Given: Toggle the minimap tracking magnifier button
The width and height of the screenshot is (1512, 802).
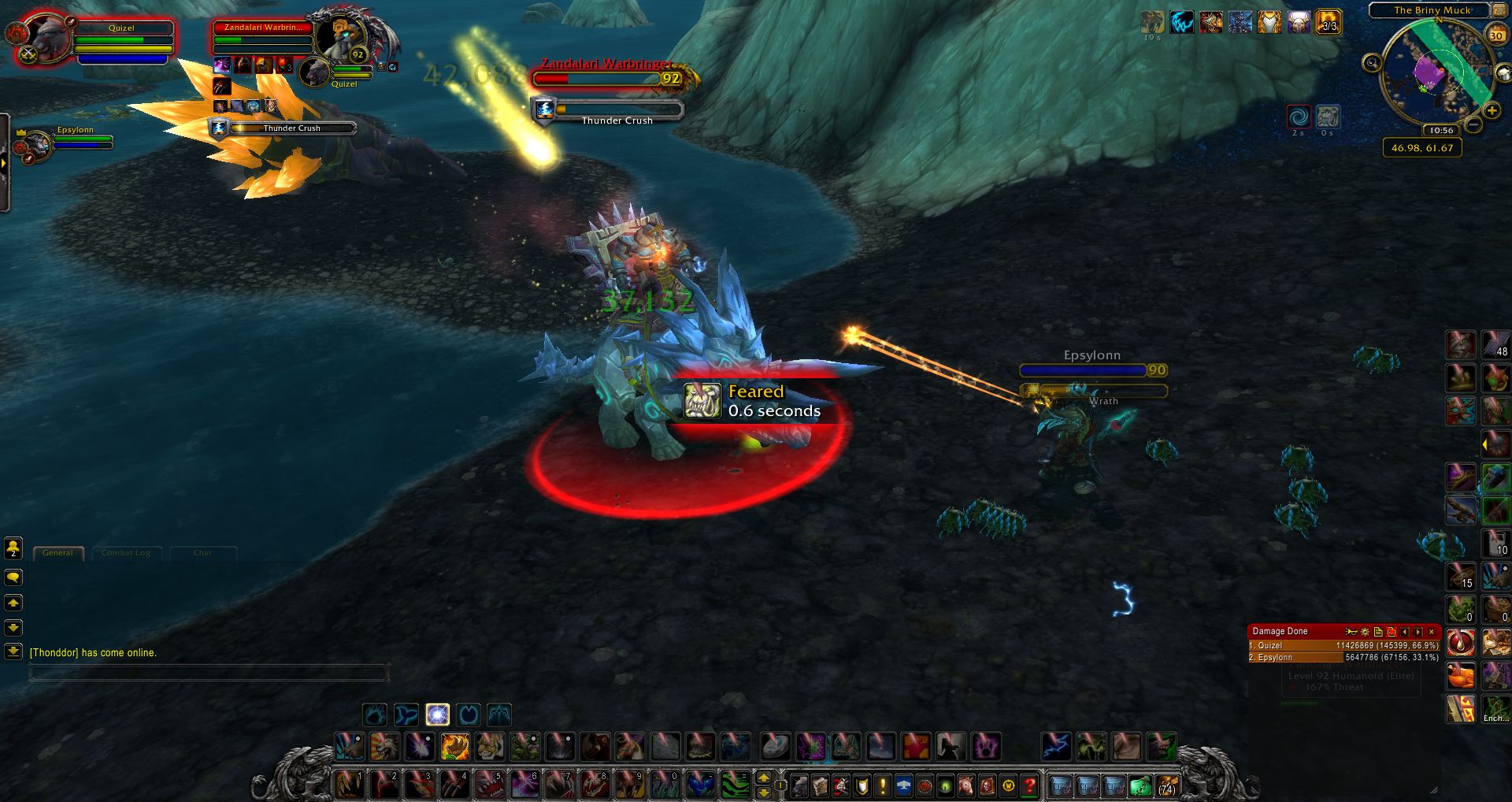Looking at the screenshot, I should (x=1372, y=62).
